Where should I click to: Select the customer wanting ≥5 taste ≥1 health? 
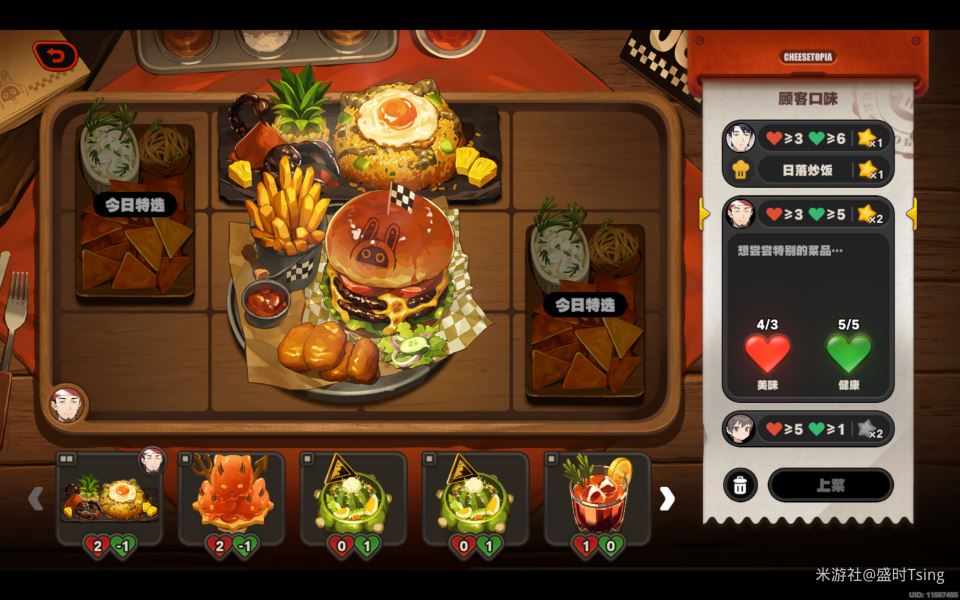click(x=806, y=429)
